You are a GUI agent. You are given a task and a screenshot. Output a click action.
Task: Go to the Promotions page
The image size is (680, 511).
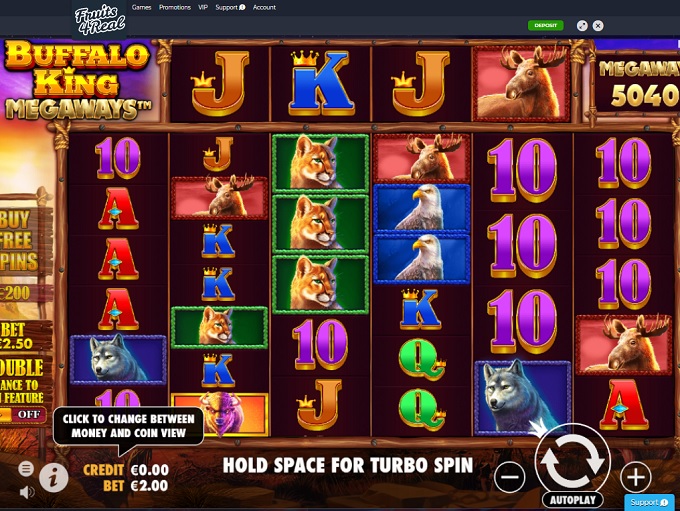tap(174, 7)
